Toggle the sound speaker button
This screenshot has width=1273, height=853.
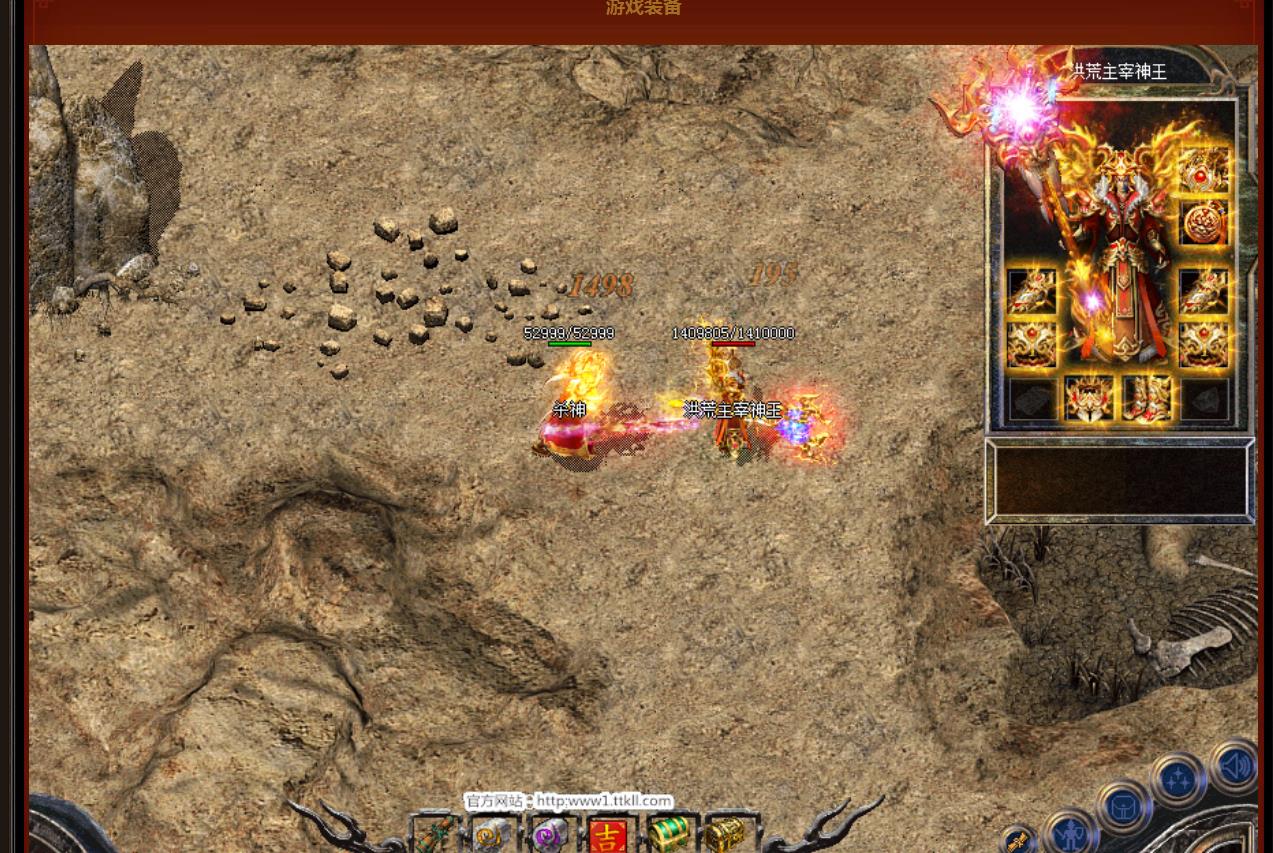tap(1235, 766)
